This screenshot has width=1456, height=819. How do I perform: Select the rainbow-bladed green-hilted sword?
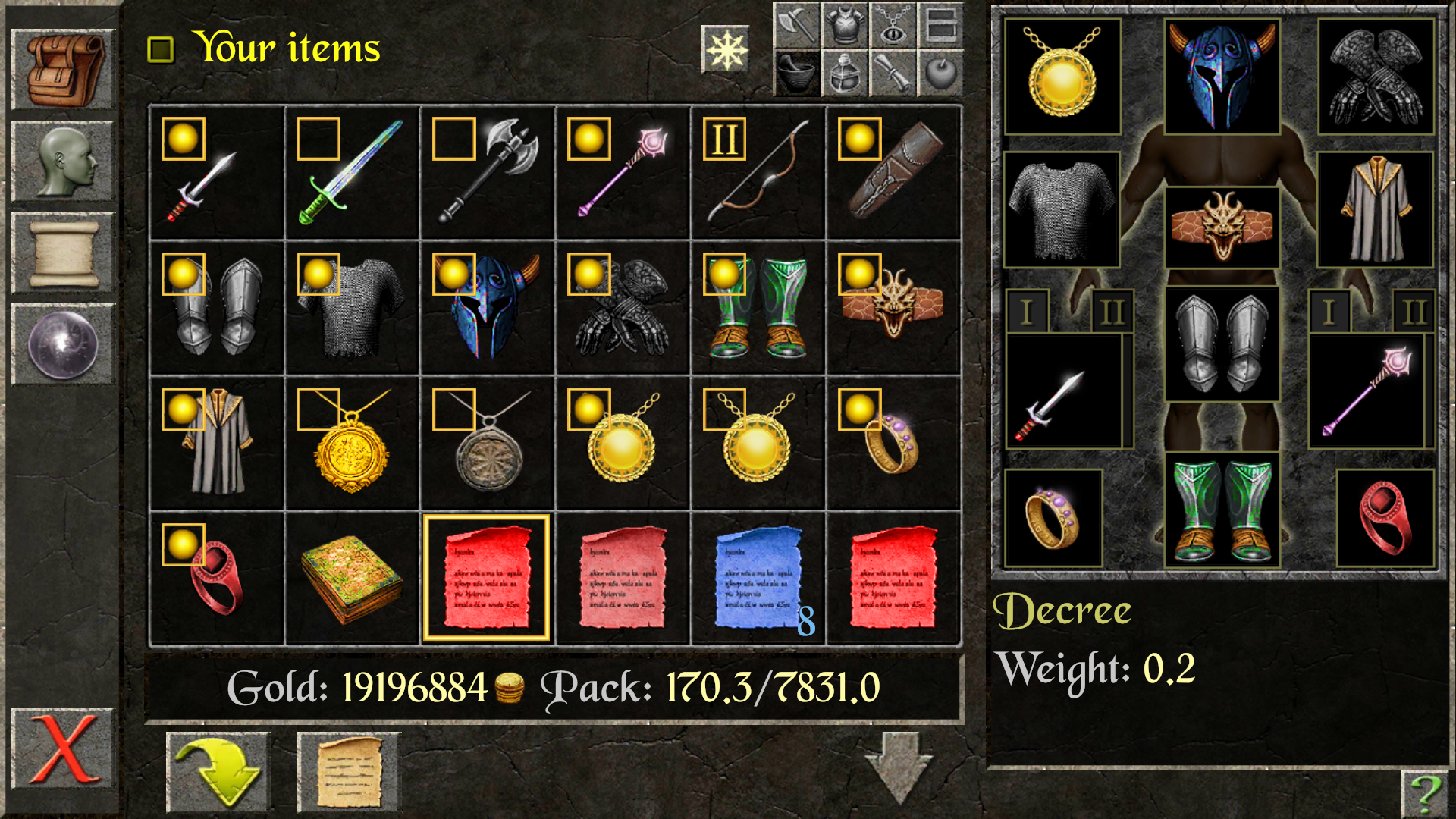tap(351, 173)
